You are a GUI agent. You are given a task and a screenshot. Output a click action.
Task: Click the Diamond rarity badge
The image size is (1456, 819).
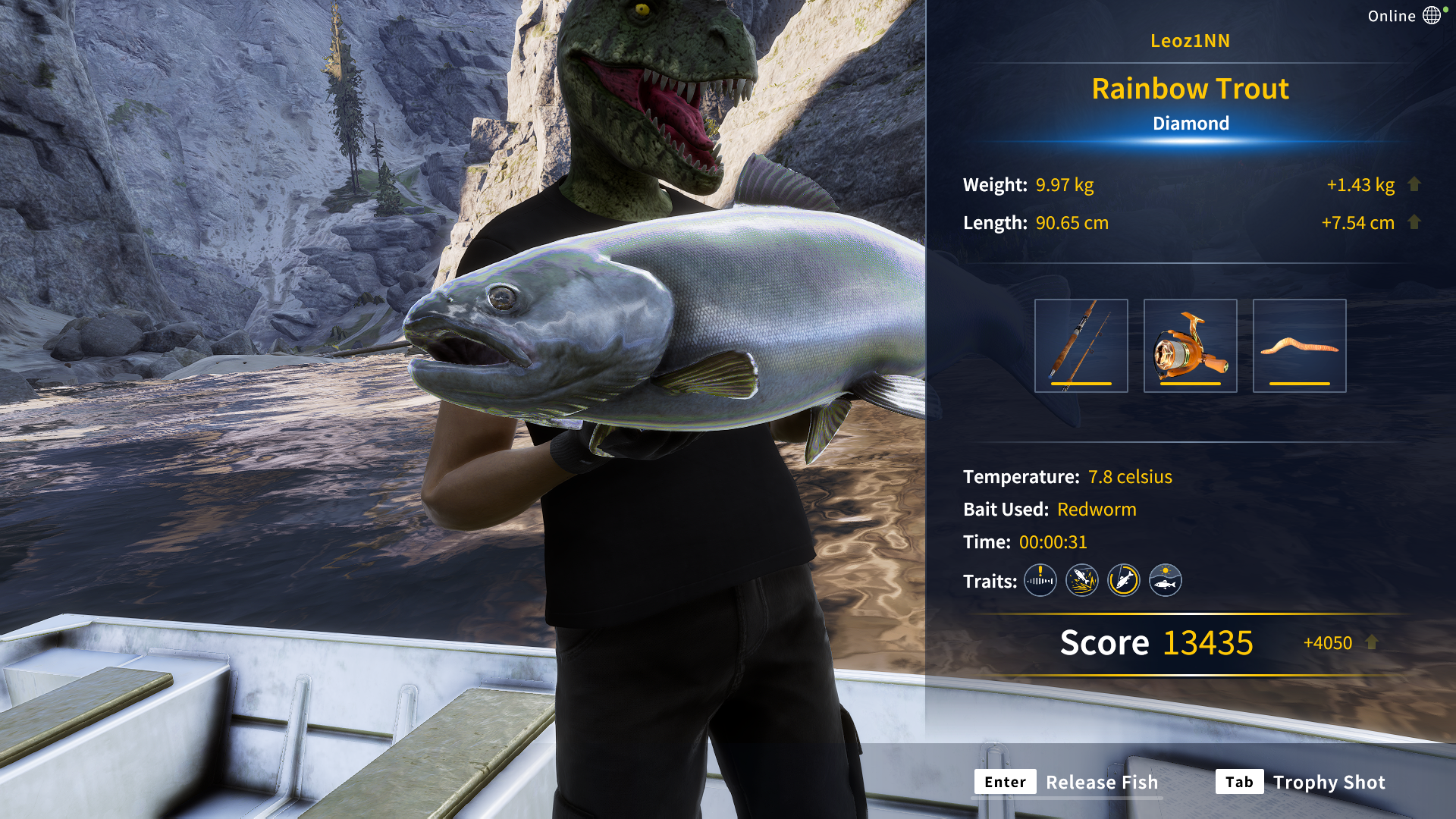1191,123
